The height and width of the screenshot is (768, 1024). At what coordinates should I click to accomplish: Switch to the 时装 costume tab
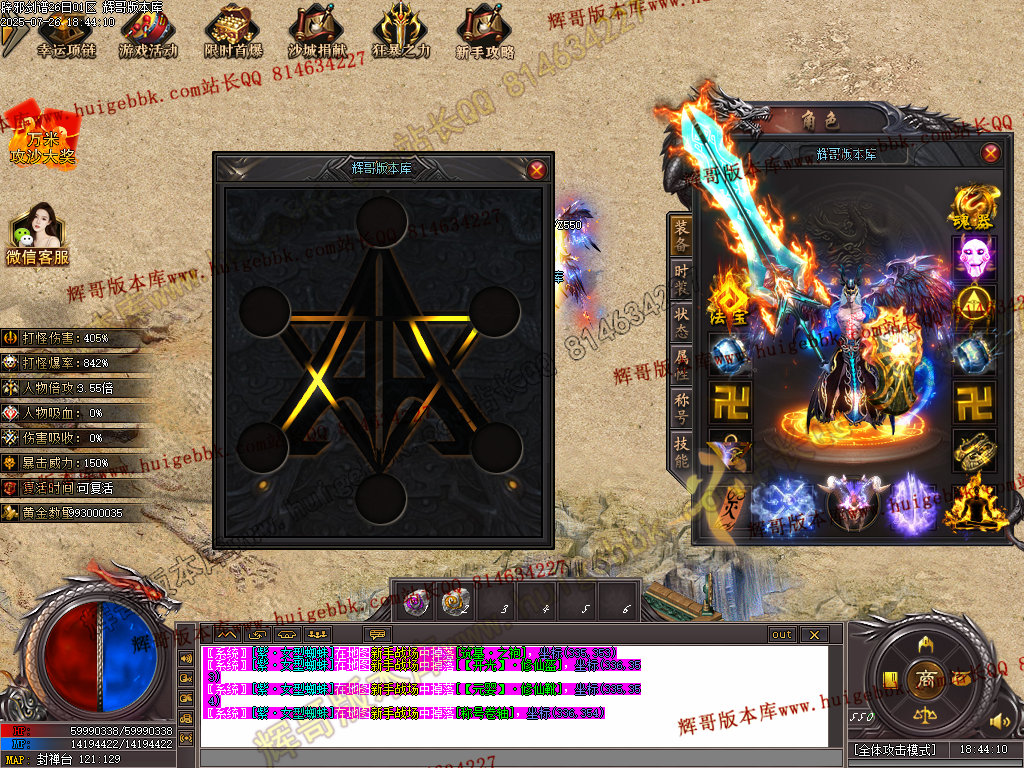(681, 279)
